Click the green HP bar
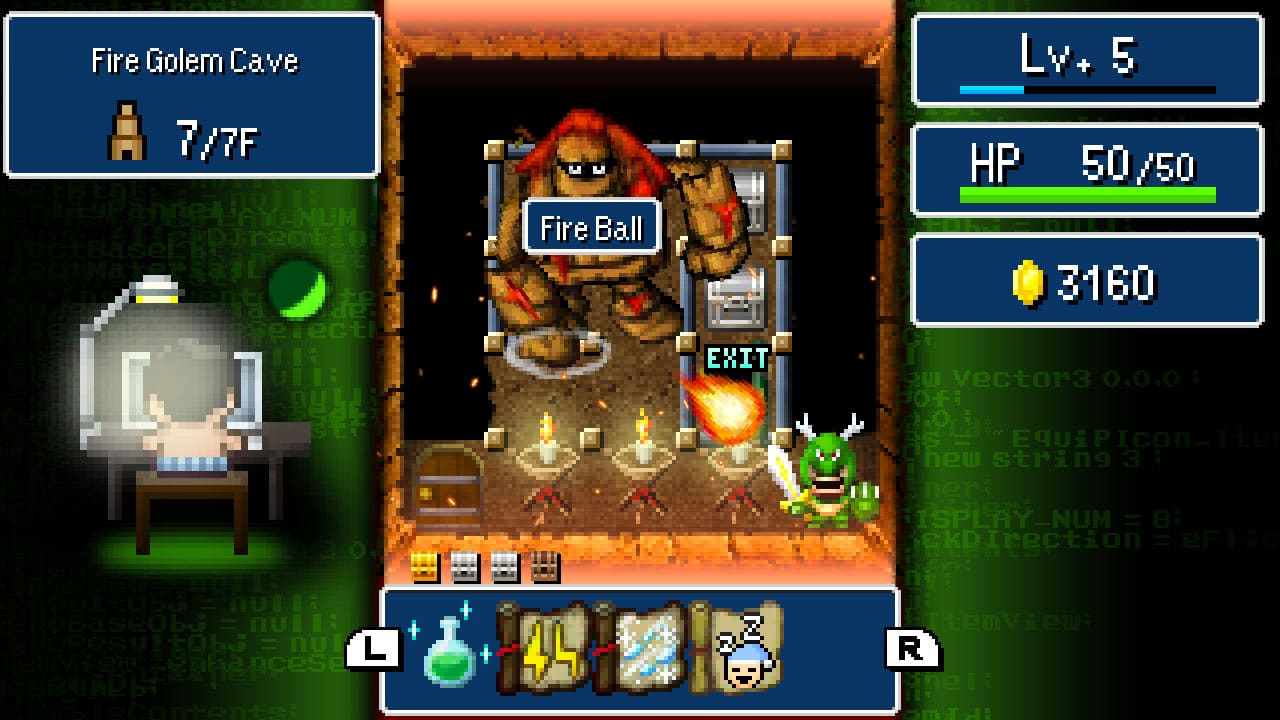Viewport: 1280px width, 720px height. pyautogui.click(x=1086, y=193)
